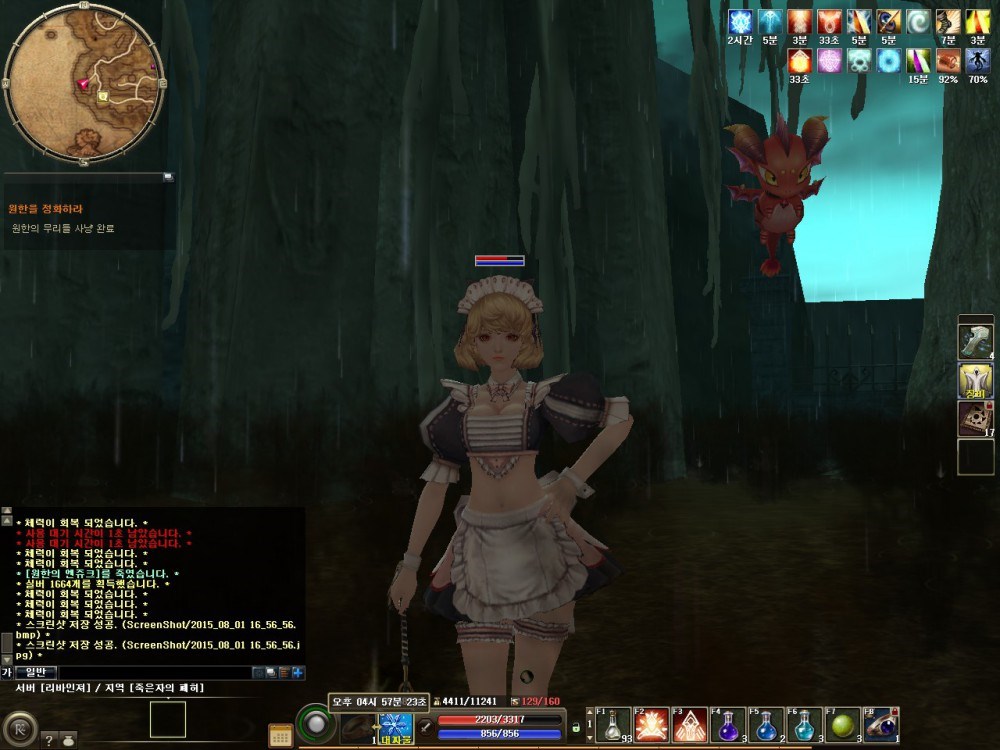The height and width of the screenshot is (750, 1000).
Task: Activate the F3 hooded figure skill
Action: 690,726
